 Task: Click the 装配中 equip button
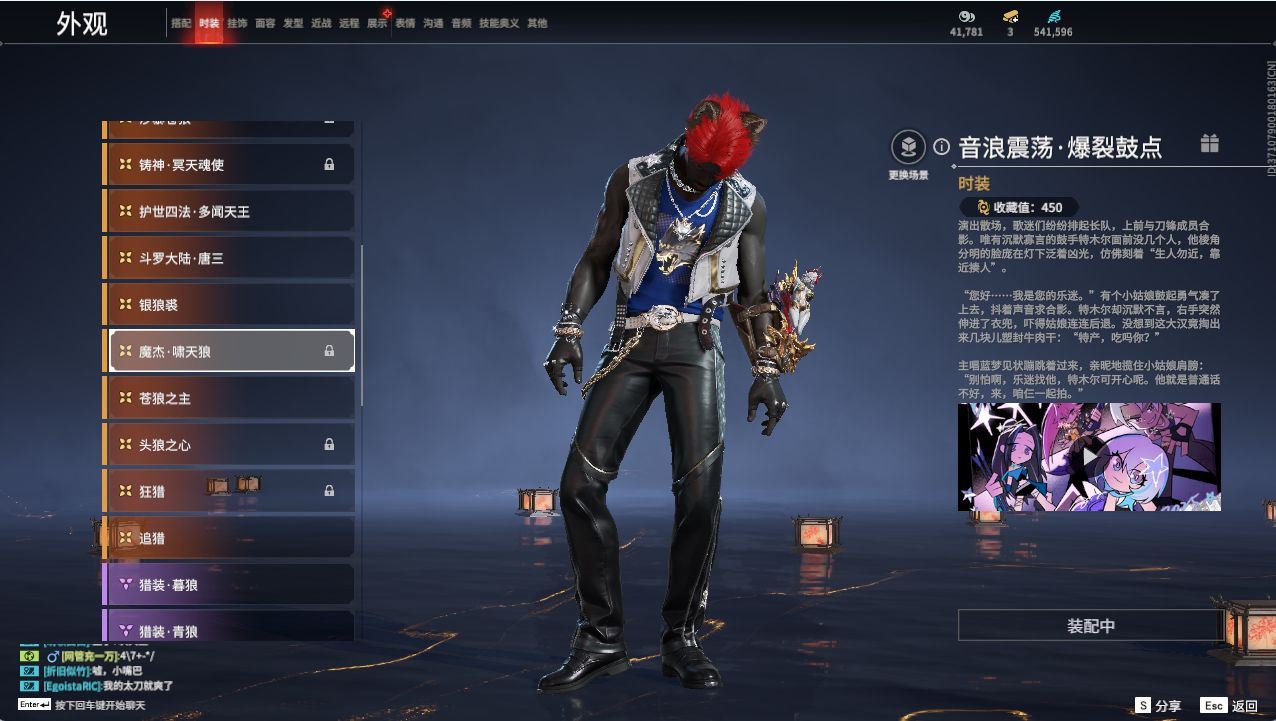tap(1090, 626)
